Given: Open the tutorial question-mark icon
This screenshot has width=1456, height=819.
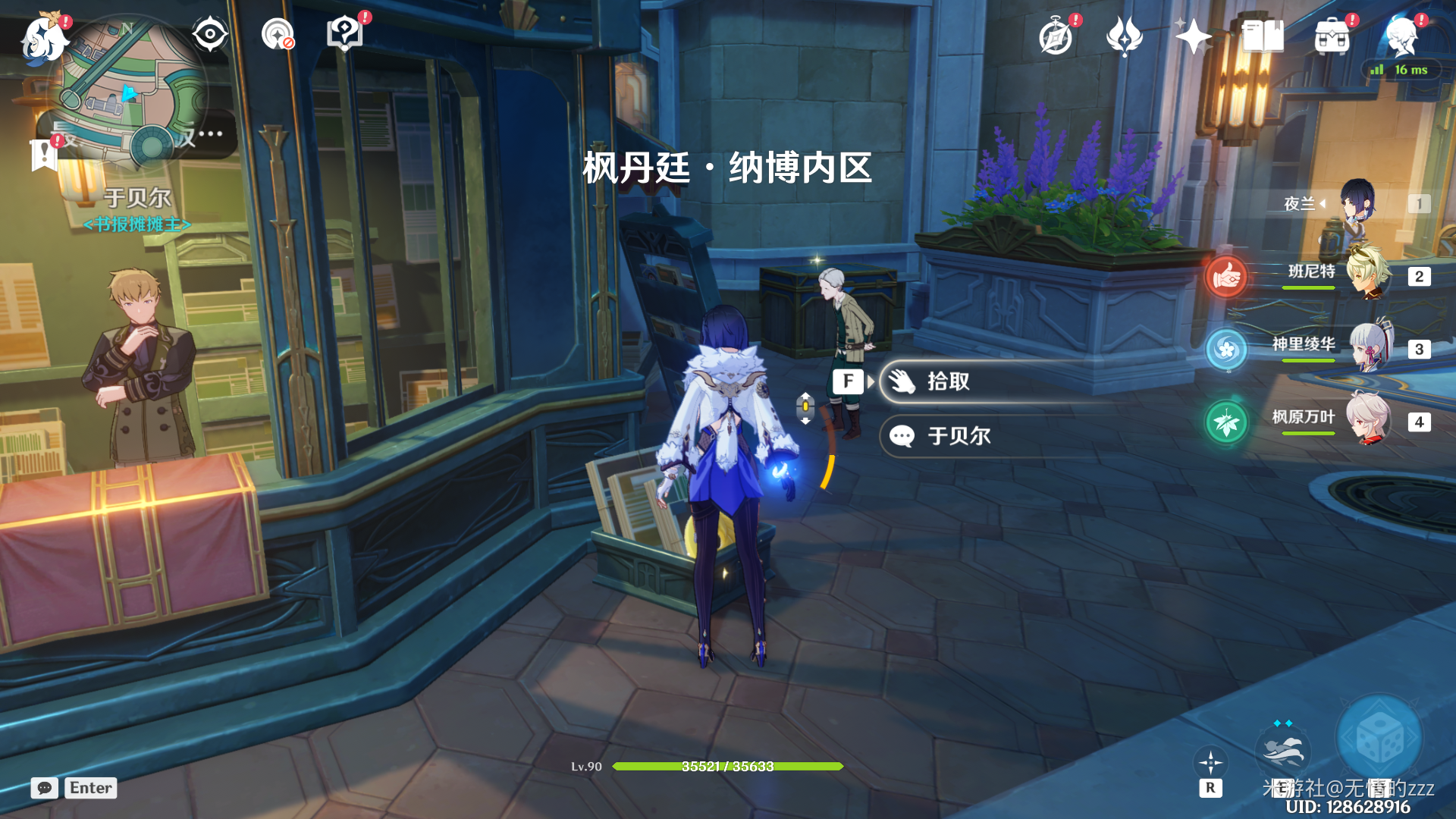Looking at the screenshot, I should click(x=345, y=34).
